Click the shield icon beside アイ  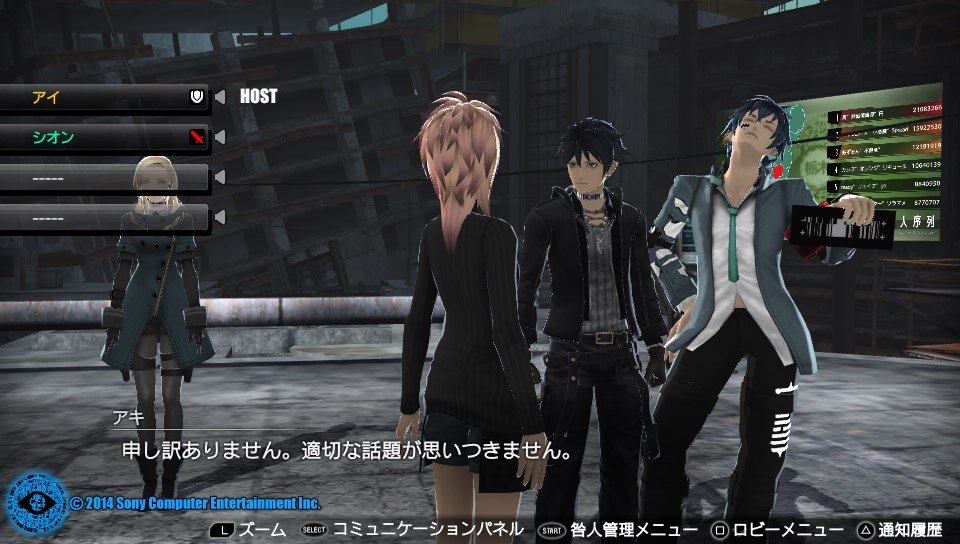[x=197, y=97]
